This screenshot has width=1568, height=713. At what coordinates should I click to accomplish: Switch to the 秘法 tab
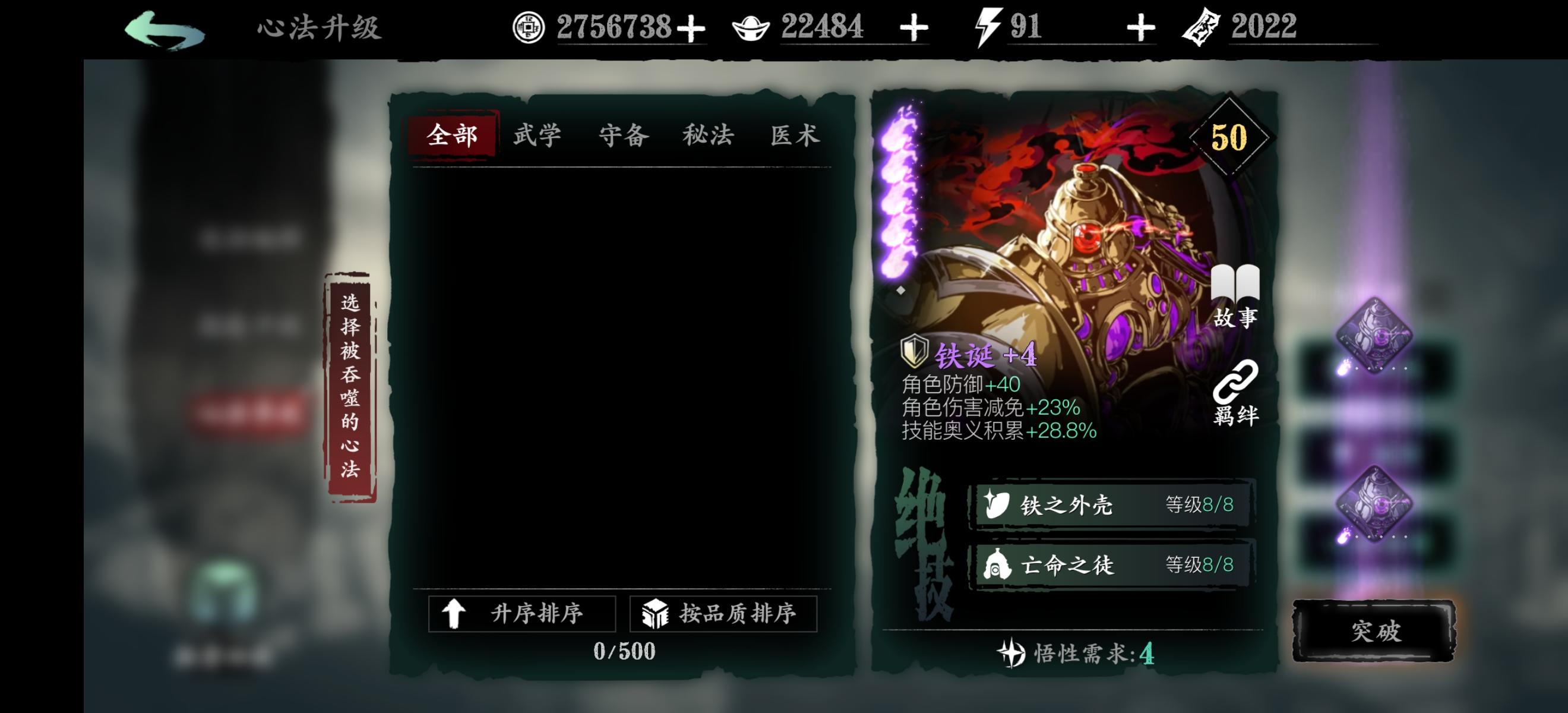709,134
